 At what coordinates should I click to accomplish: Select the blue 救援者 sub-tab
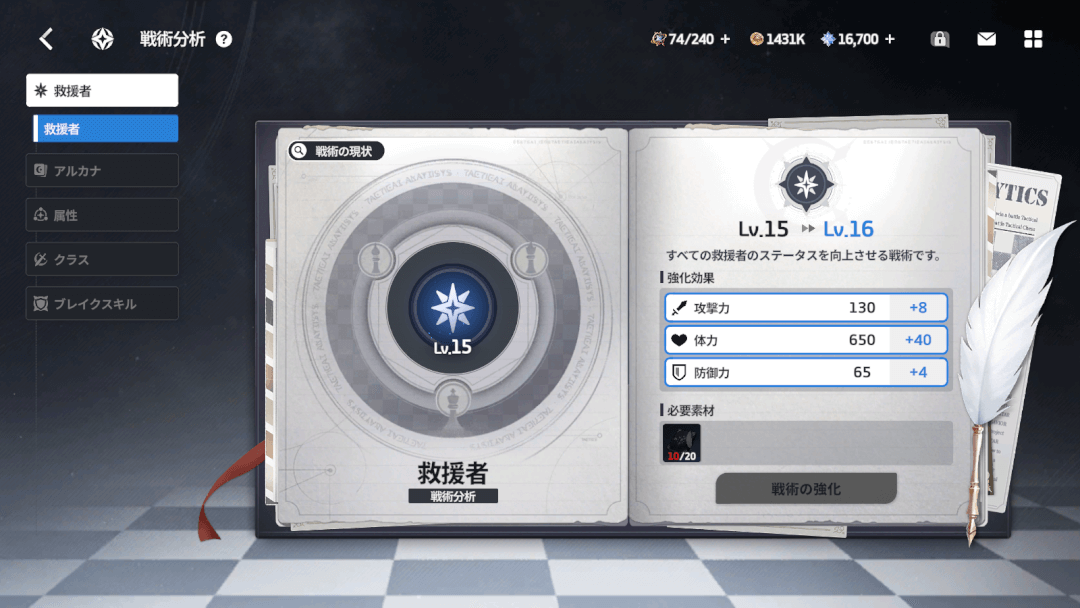click(x=106, y=129)
